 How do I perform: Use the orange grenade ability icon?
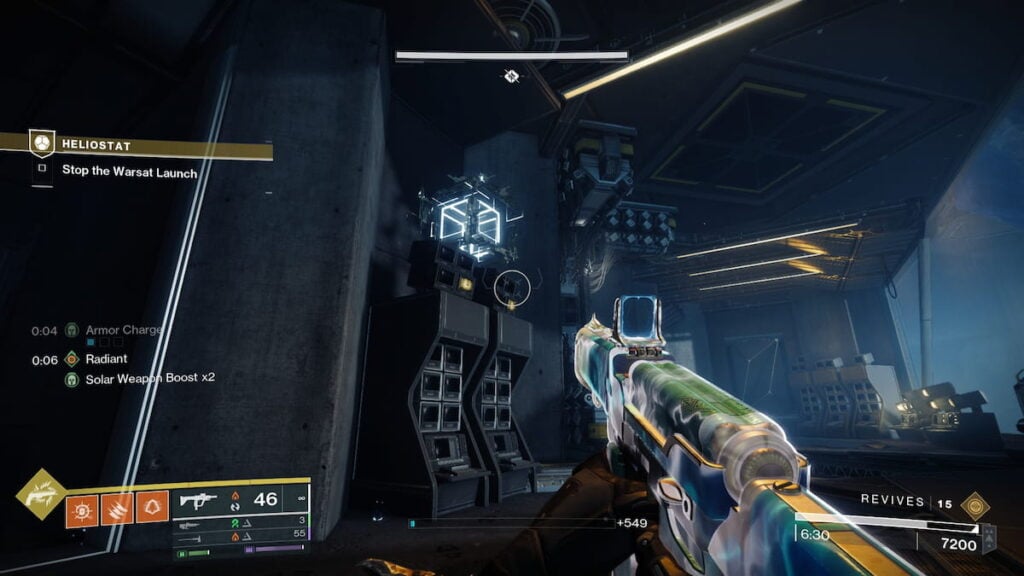[82, 509]
